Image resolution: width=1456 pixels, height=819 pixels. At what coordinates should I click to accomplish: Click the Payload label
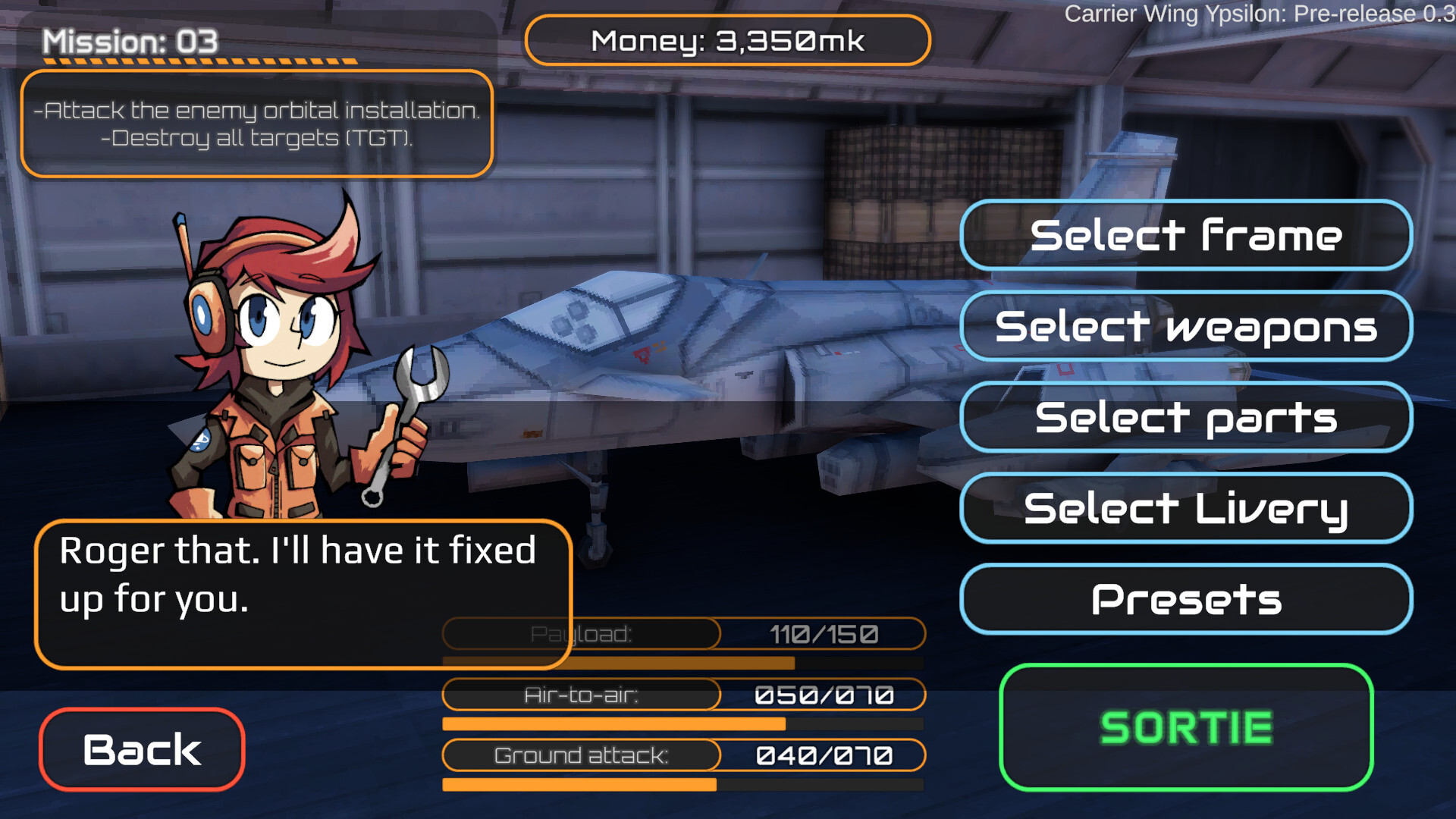click(x=581, y=634)
